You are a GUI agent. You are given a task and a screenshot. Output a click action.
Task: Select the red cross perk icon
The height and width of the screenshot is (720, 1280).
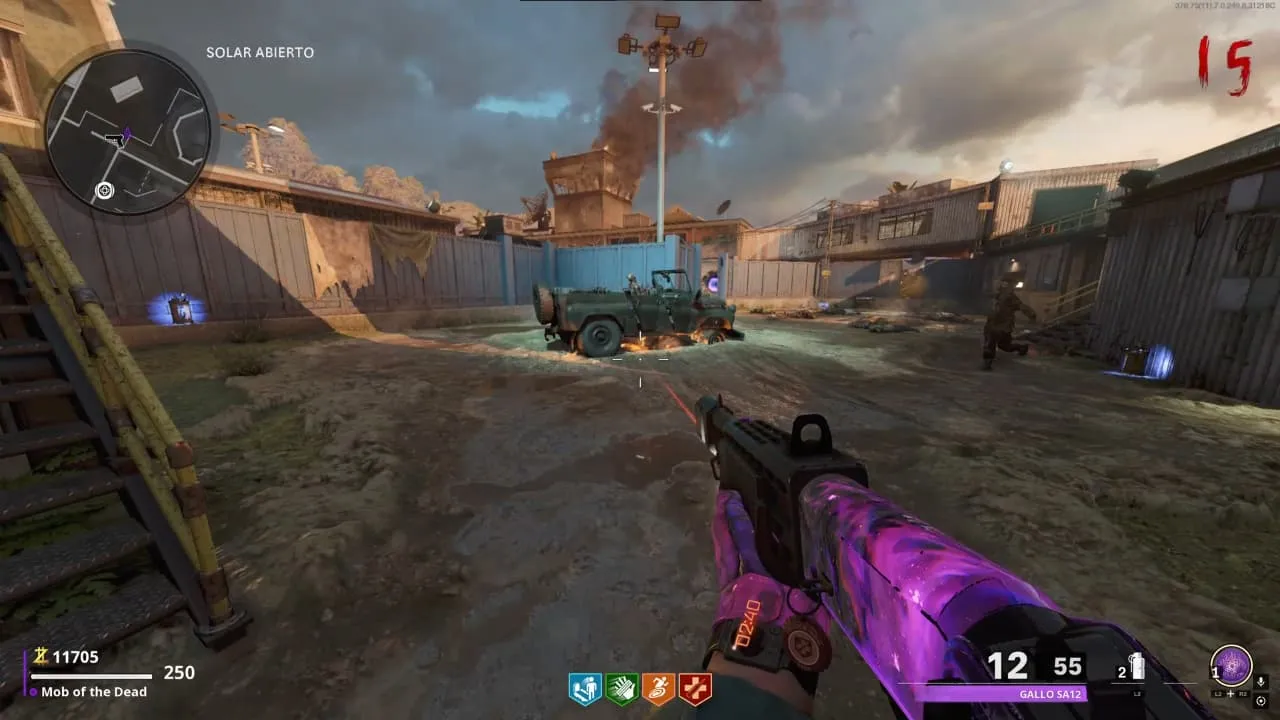coord(694,689)
